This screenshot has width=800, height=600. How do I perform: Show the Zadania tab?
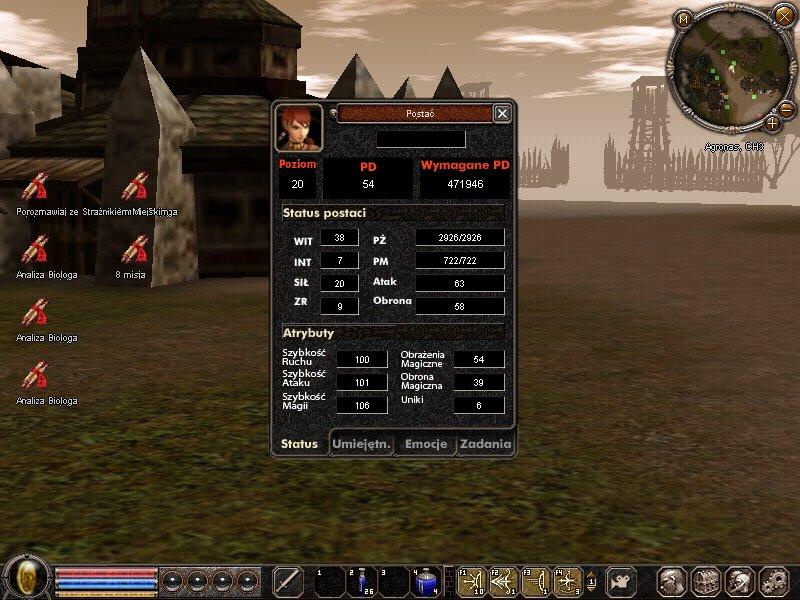486,444
